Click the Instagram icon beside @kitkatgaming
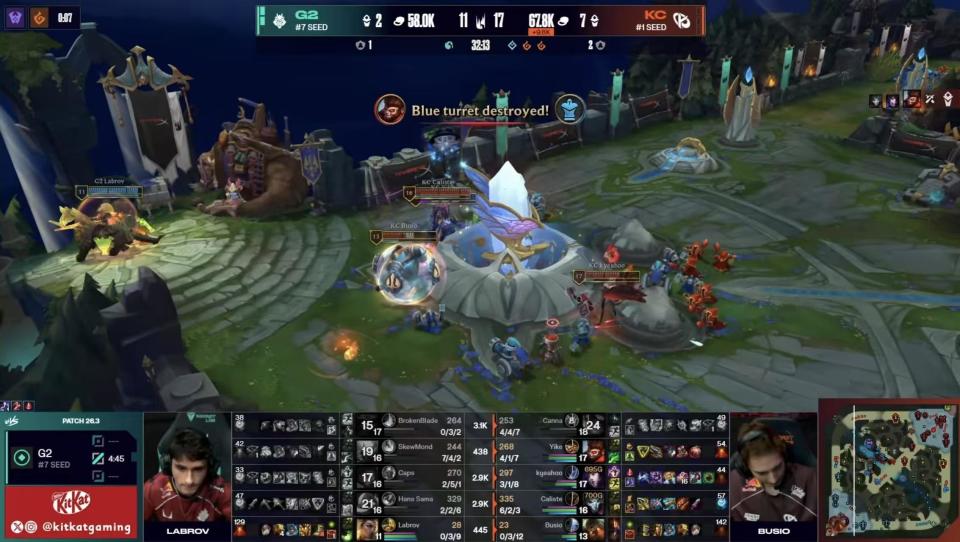The image size is (960, 542). (32, 527)
